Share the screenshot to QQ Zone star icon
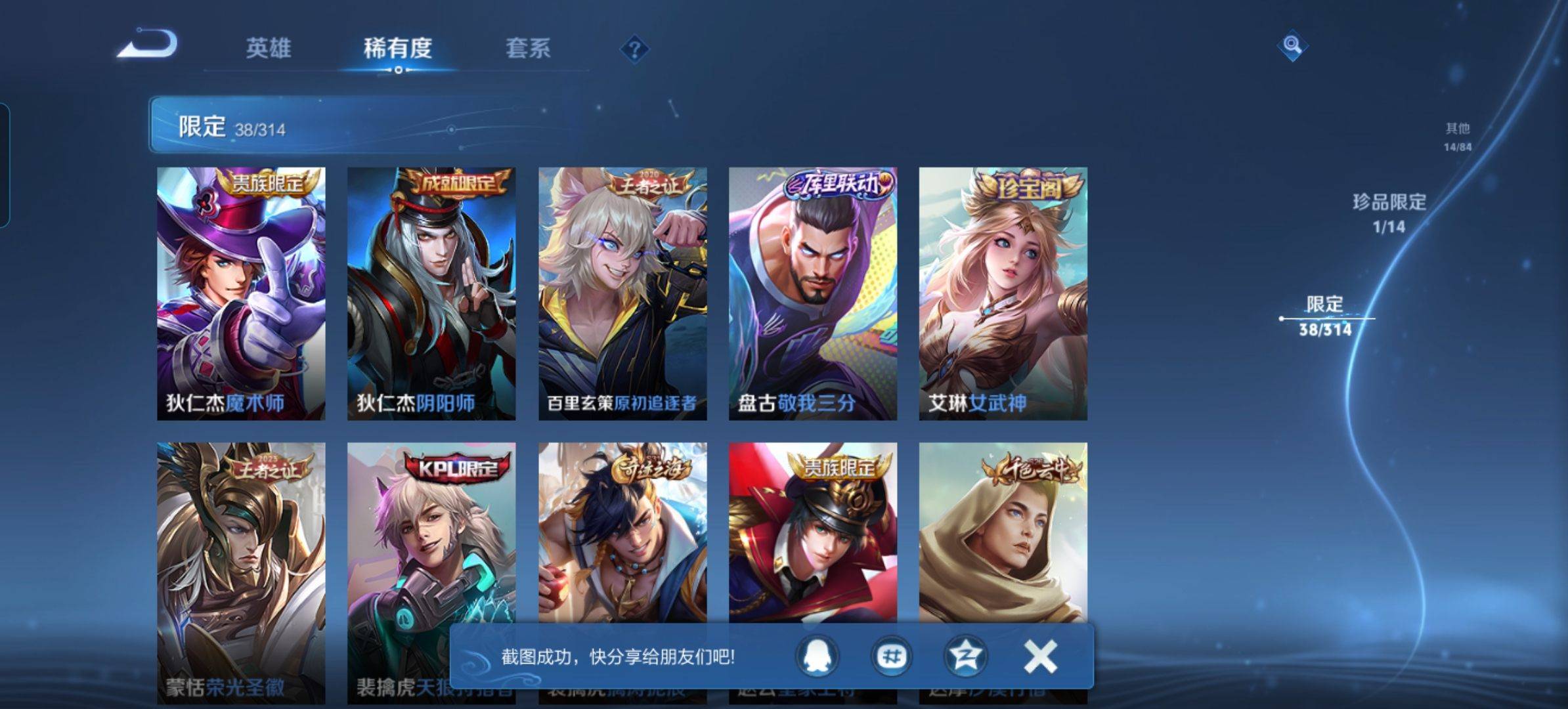 click(x=965, y=656)
